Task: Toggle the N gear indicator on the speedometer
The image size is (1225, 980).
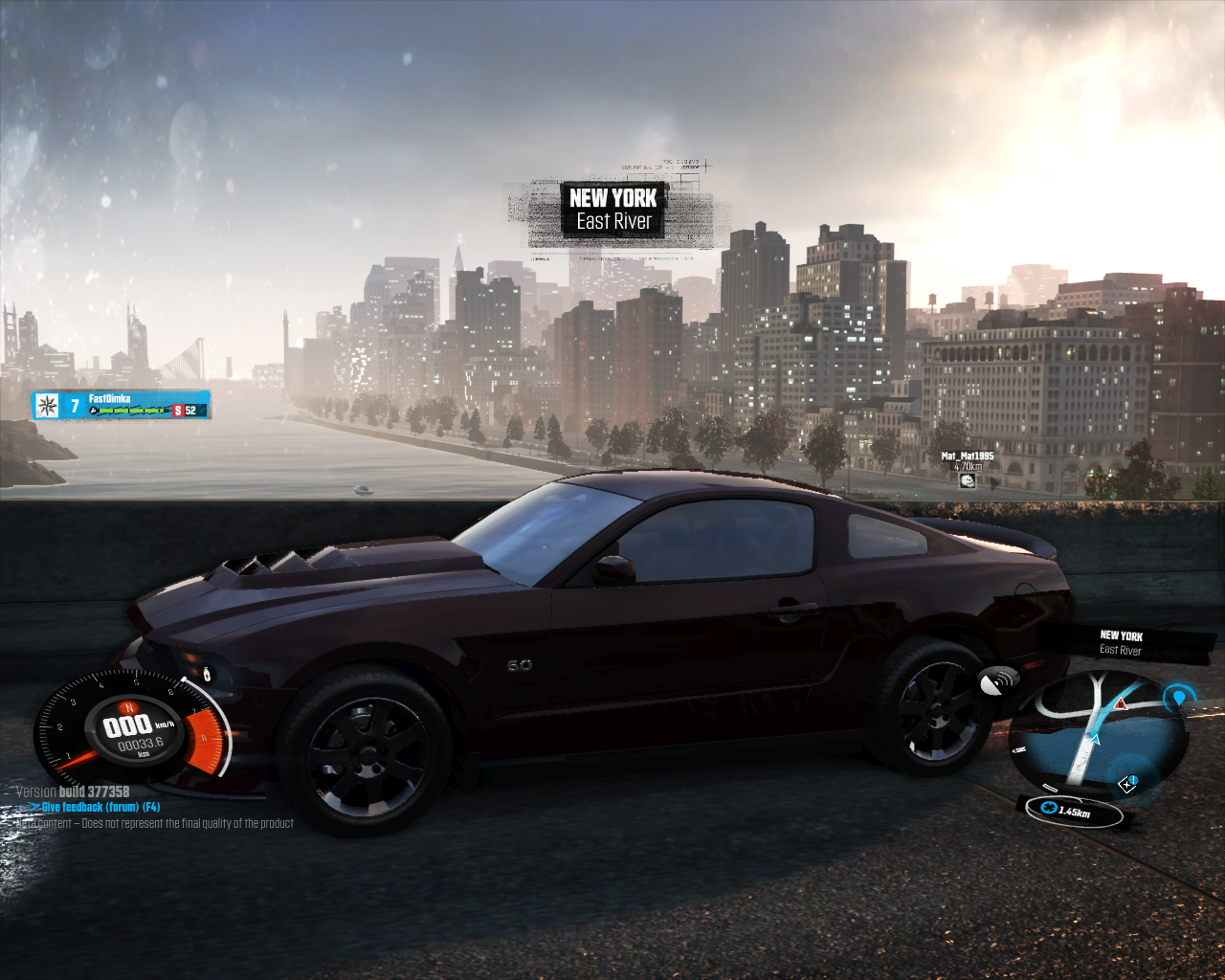Action: click(128, 706)
